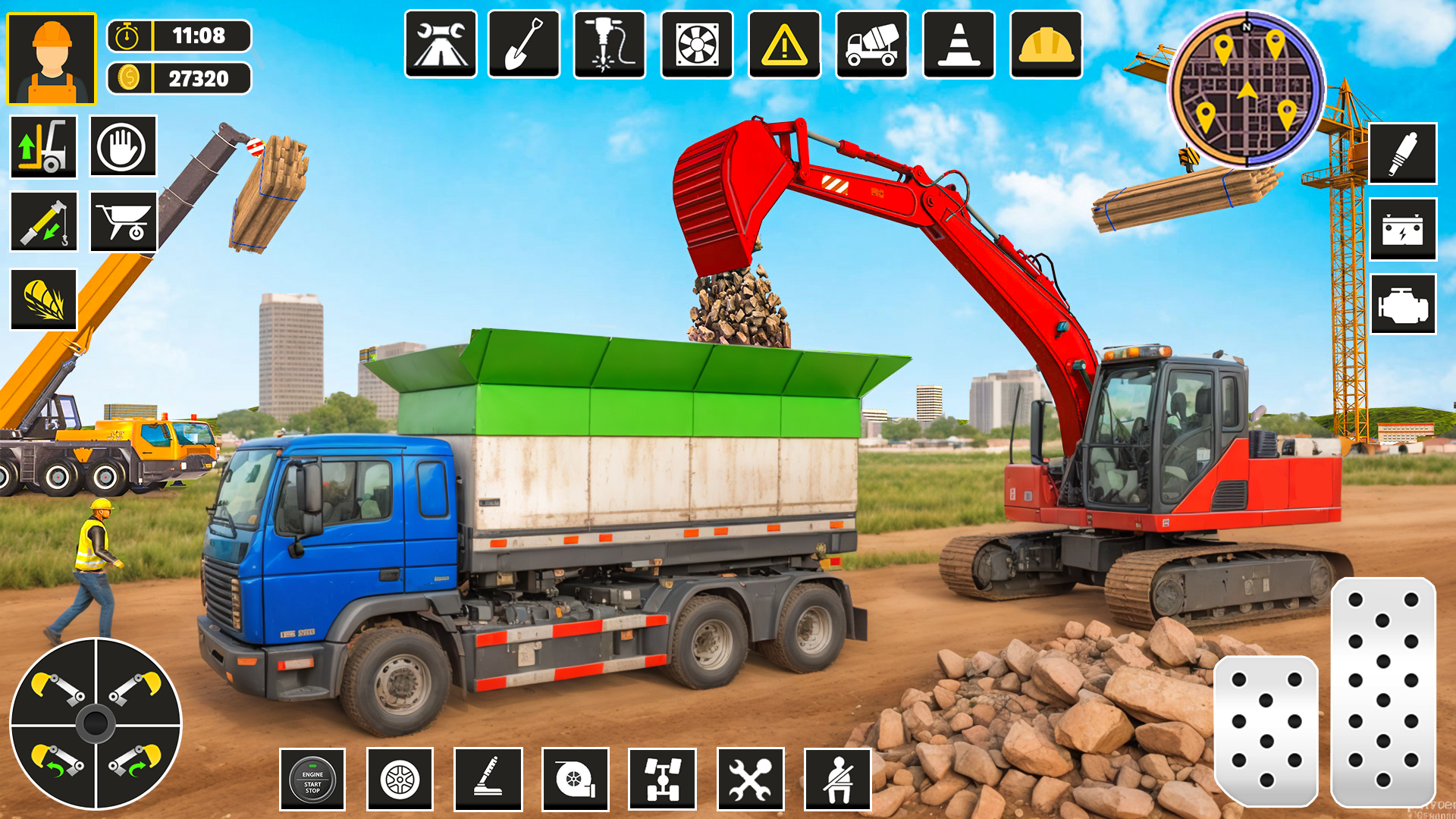Select the hard hat icon
1456x819 pixels.
pyautogui.click(x=1045, y=45)
